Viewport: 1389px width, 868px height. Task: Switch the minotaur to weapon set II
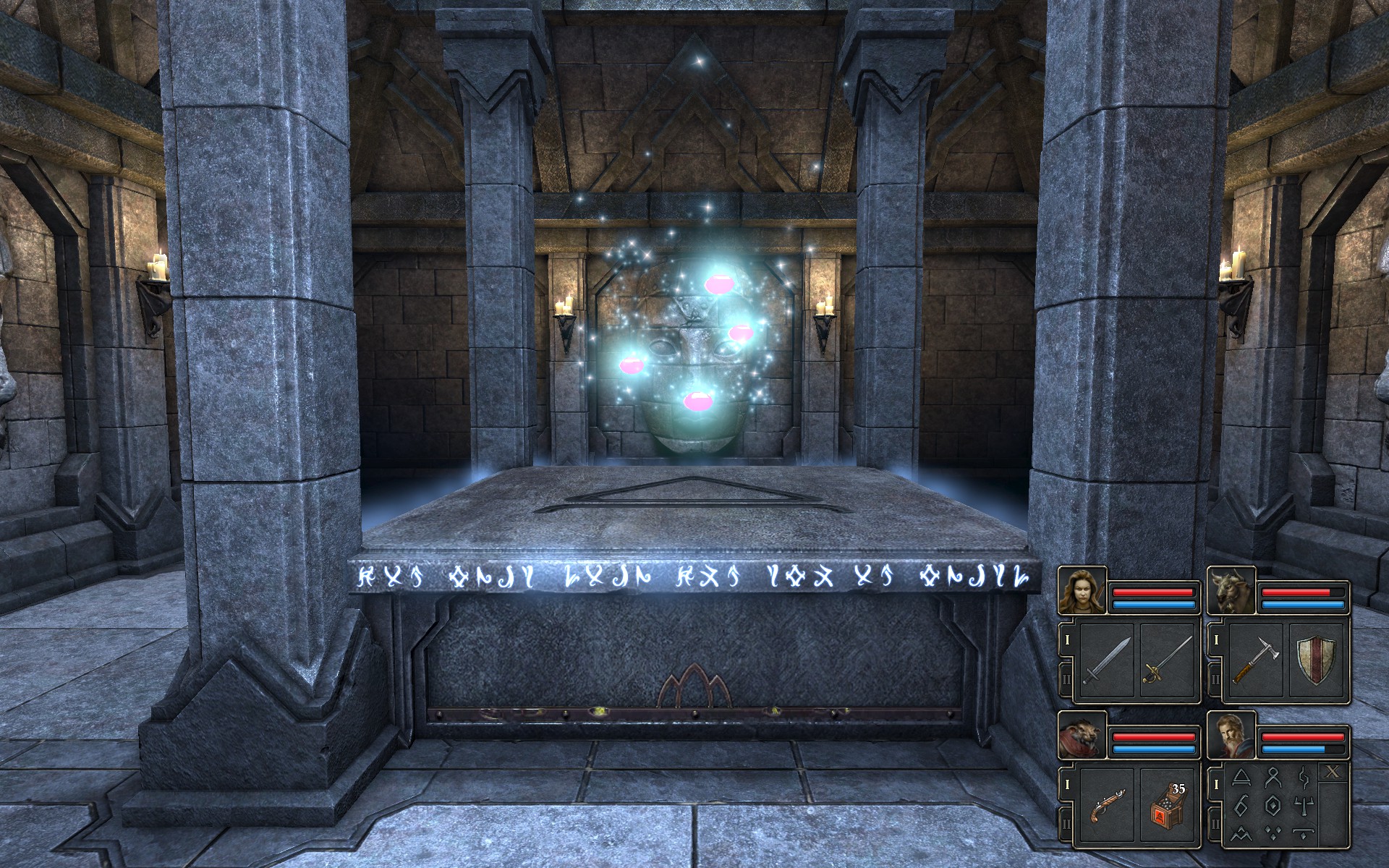(x=1216, y=680)
